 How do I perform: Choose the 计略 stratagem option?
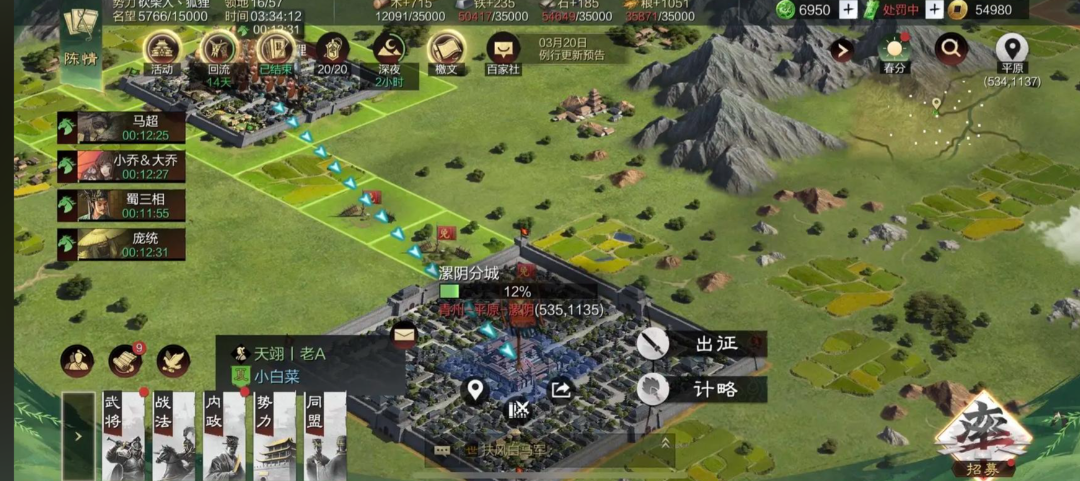[702, 388]
